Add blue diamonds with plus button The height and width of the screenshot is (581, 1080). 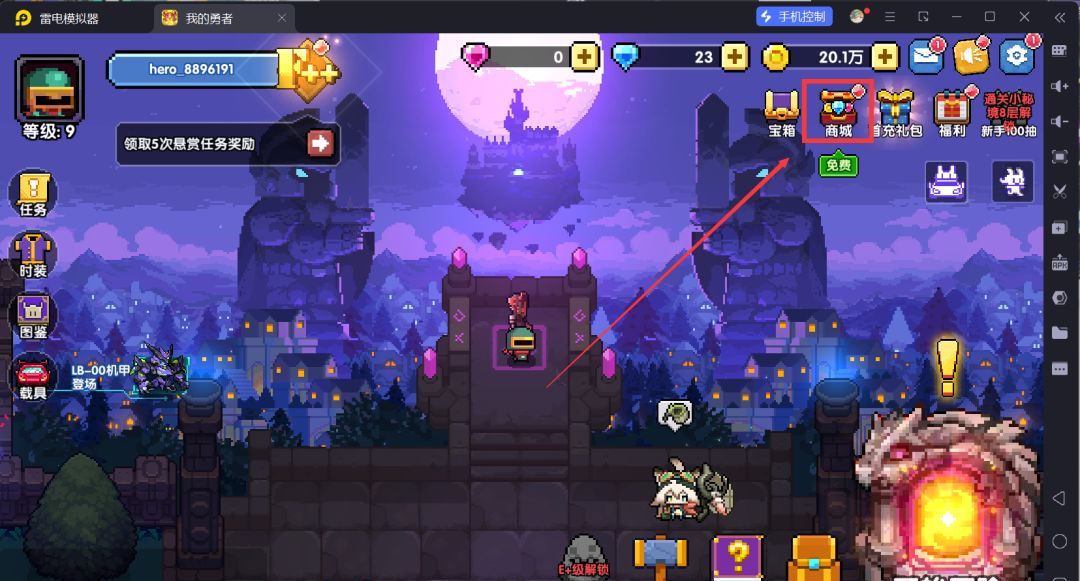735,57
